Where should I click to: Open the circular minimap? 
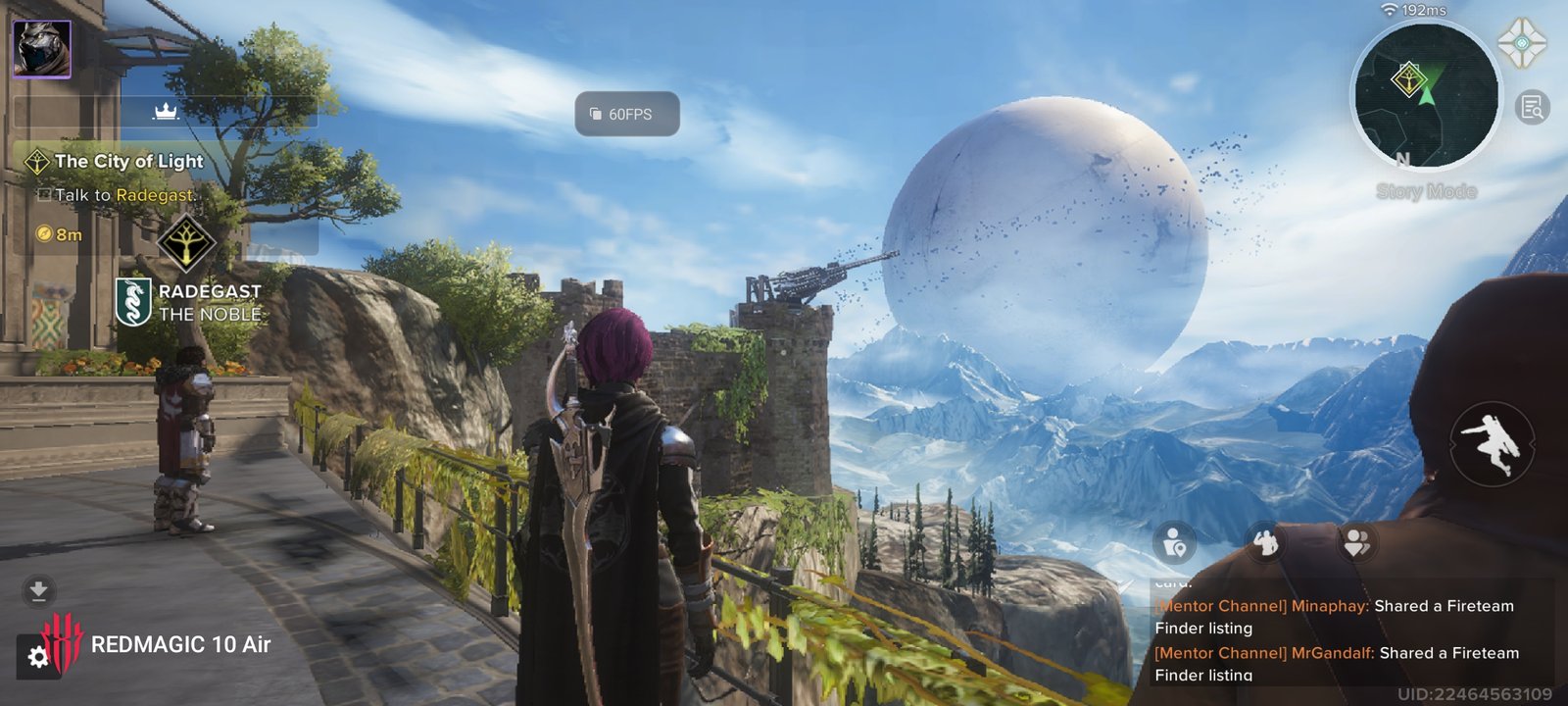pyautogui.click(x=1425, y=96)
